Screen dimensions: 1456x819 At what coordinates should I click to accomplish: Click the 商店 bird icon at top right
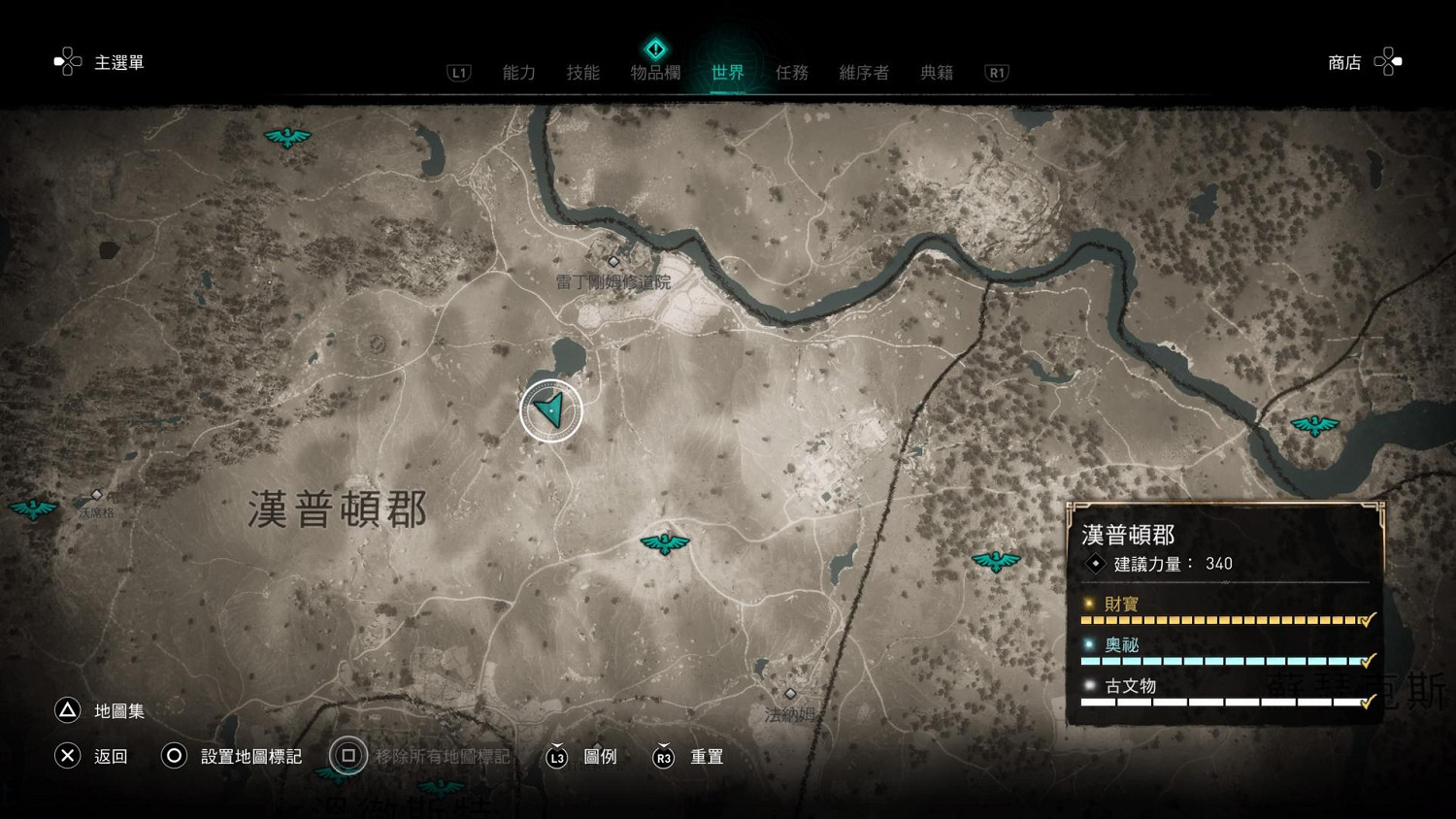point(1388,61)
